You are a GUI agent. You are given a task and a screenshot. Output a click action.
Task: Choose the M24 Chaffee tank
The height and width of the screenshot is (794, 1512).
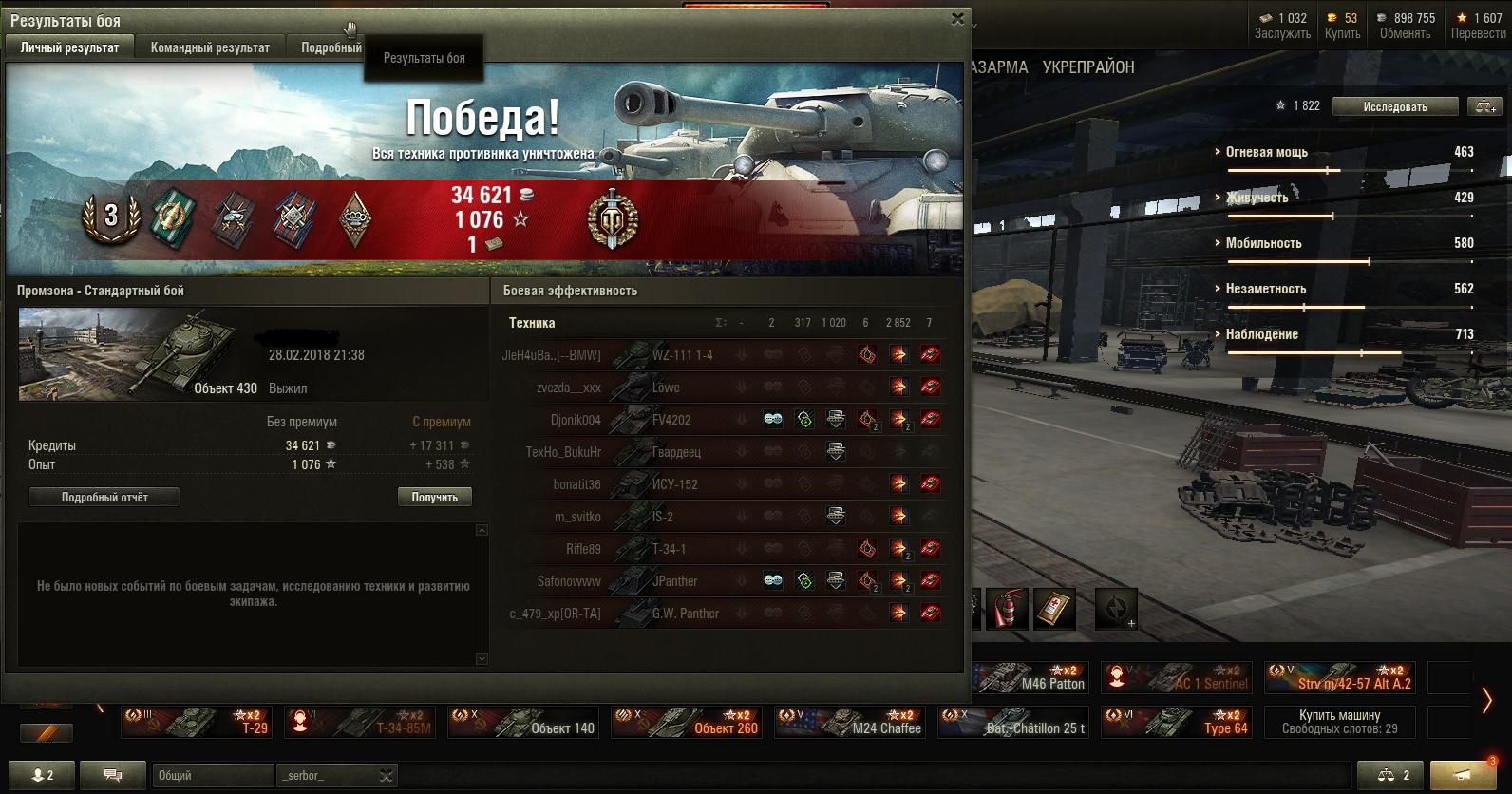[x=850, y=723]
